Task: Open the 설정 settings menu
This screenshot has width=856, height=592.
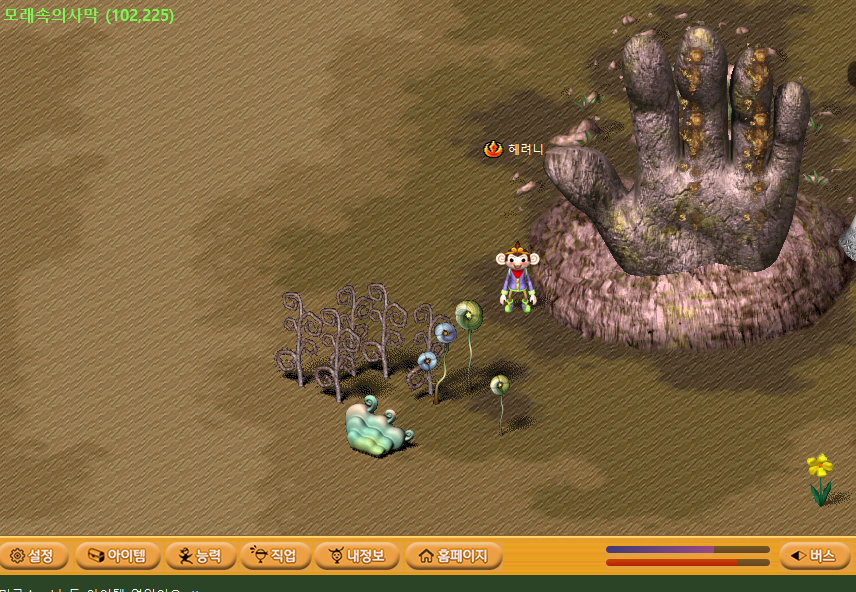Action: tap(33, 556)
